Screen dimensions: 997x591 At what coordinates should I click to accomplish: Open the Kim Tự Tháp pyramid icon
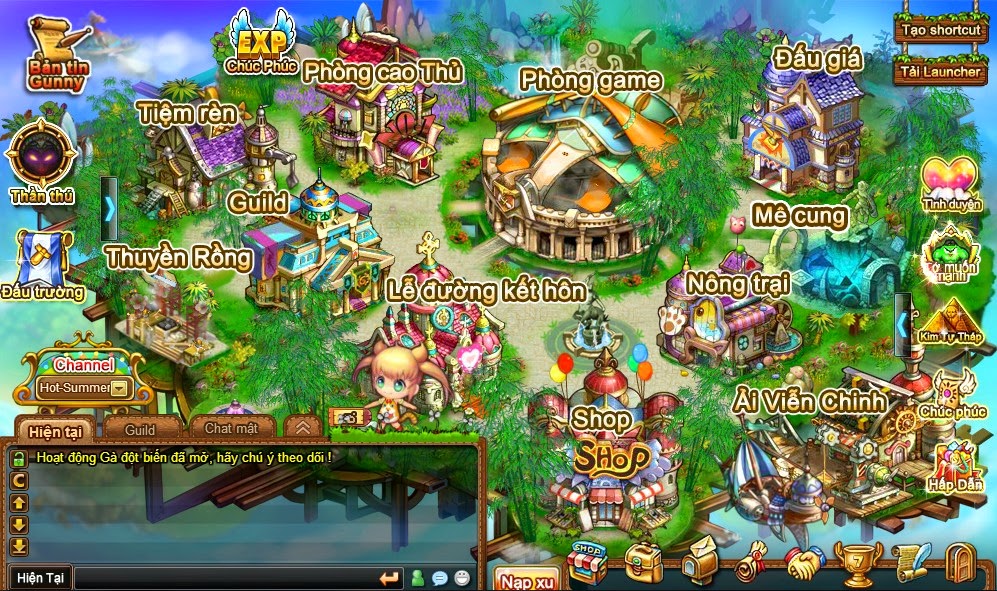pyautogui.click(x=950, y=322)
